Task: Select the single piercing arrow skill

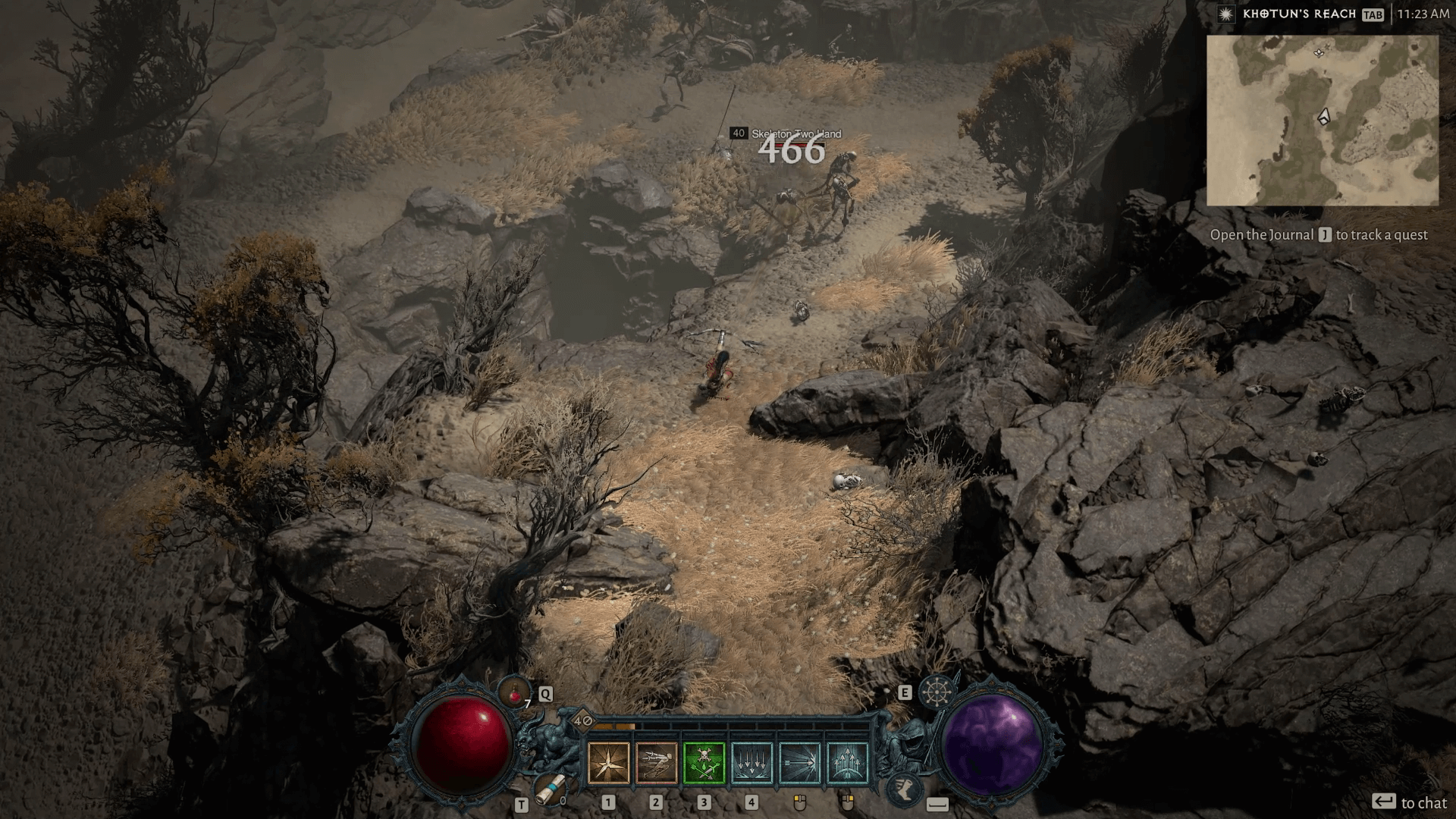Action: click(x=800, y=763)
